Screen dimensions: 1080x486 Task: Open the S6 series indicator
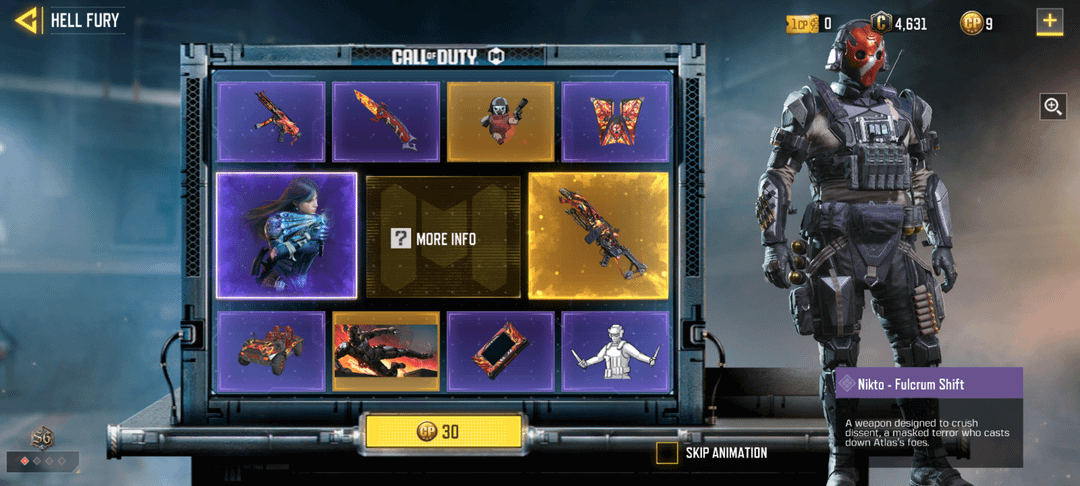pyautogui.click(x=42, y=440)
